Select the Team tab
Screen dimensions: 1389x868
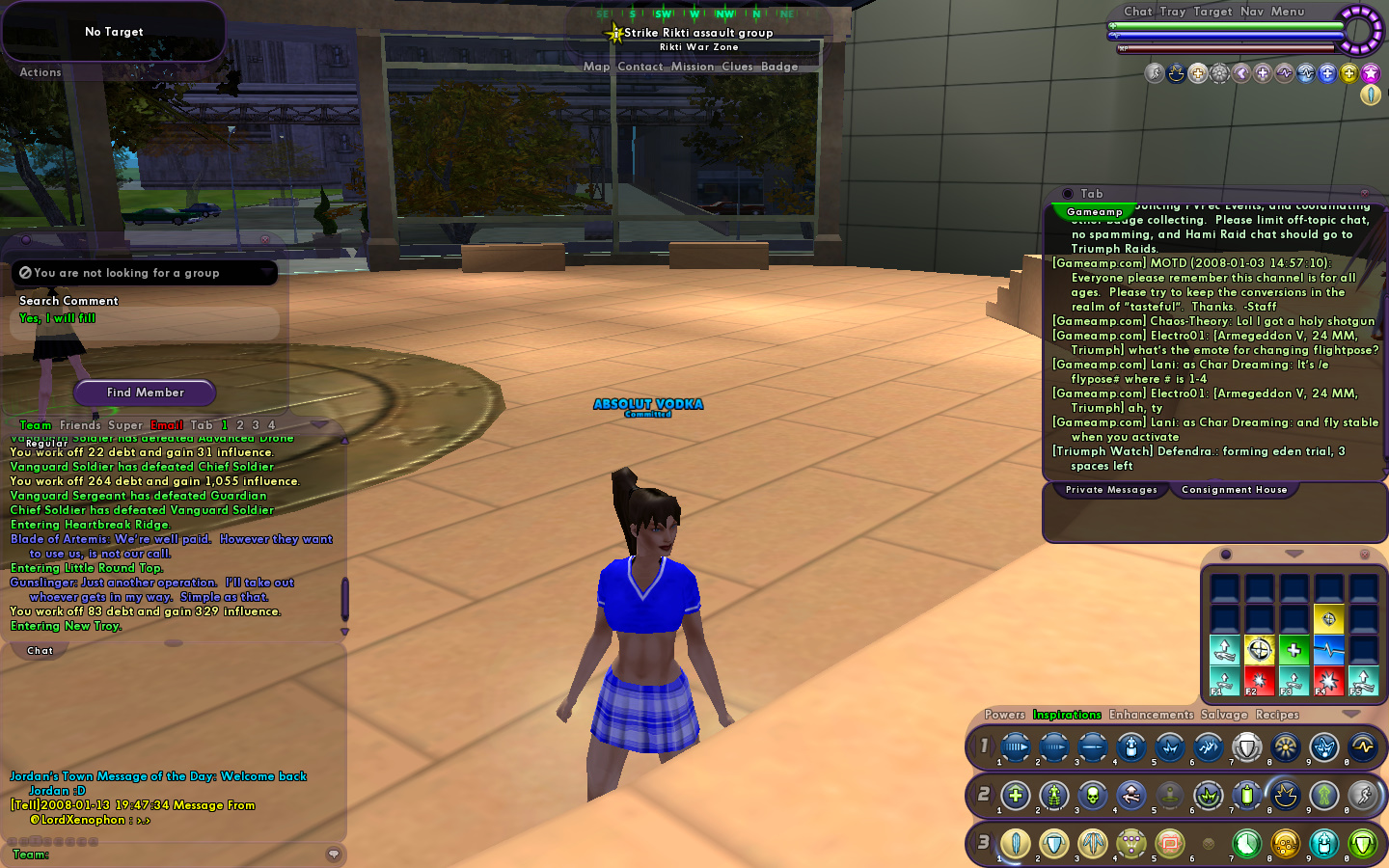tap(36, 425)
